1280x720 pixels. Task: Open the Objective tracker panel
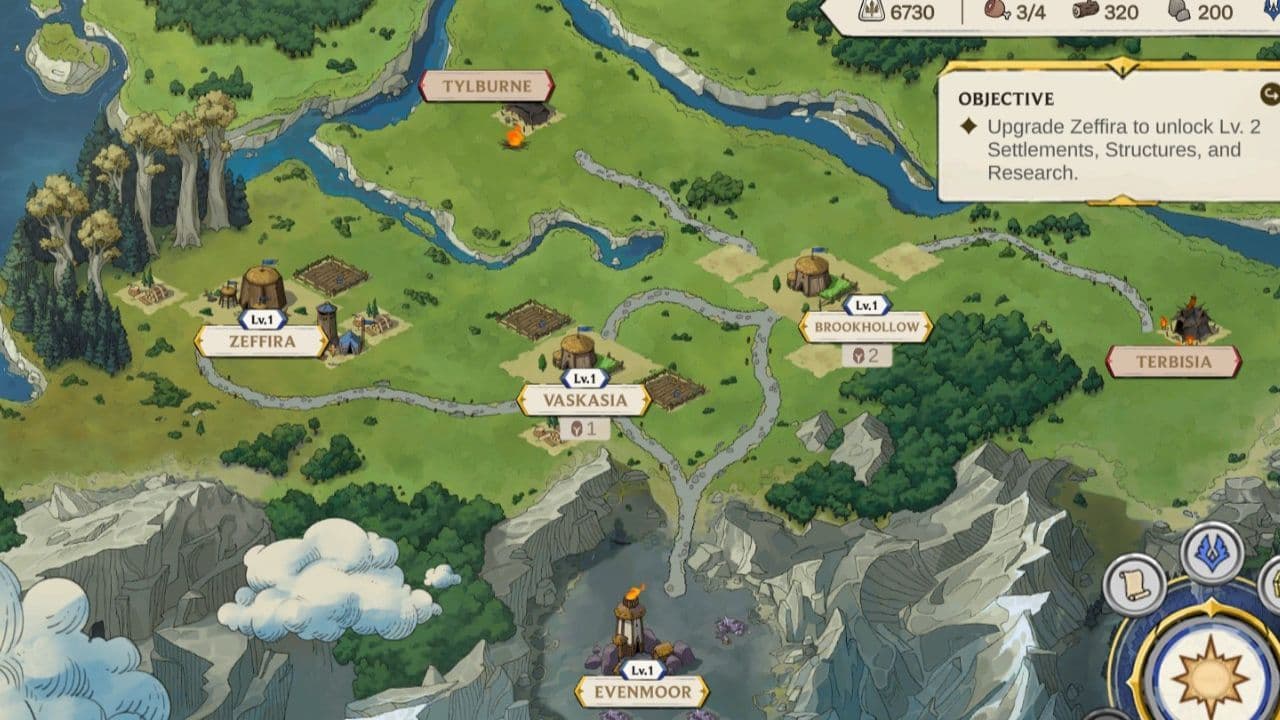[x=1100, y=135]
